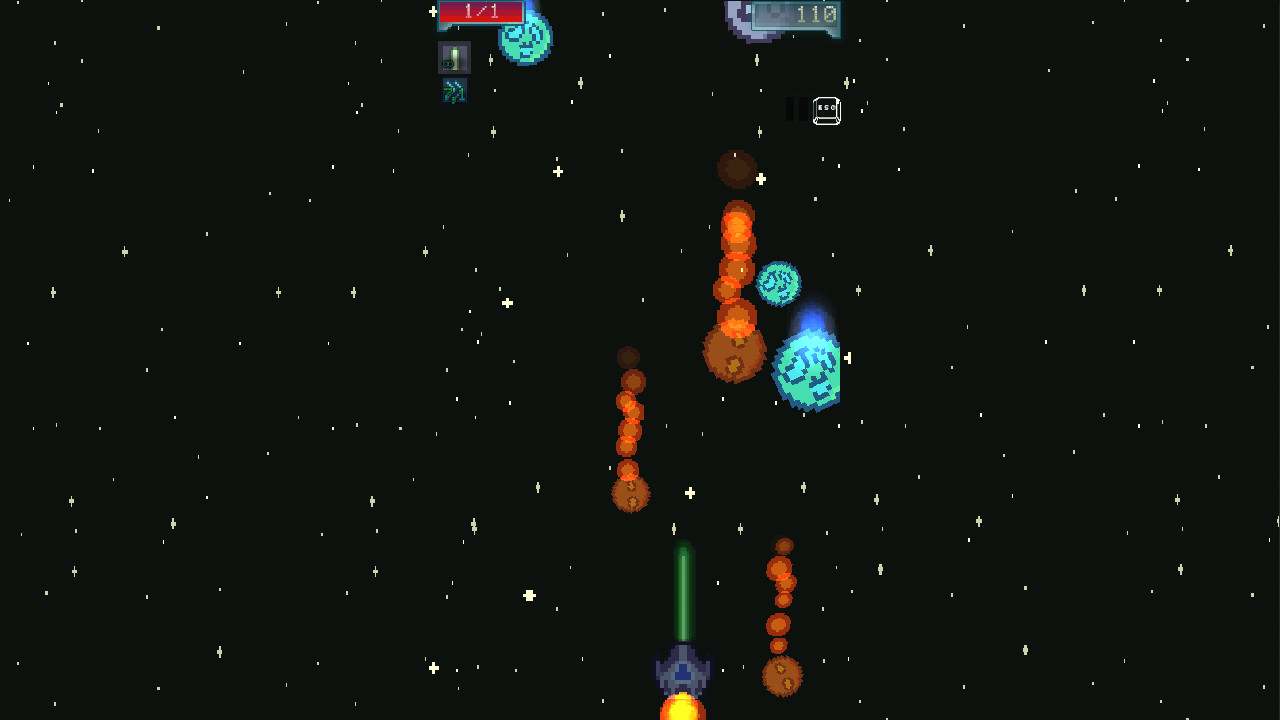This screenshot has width=1280, height=720.
Task: Click the ESC key pause icon
Action: [826, 110]
